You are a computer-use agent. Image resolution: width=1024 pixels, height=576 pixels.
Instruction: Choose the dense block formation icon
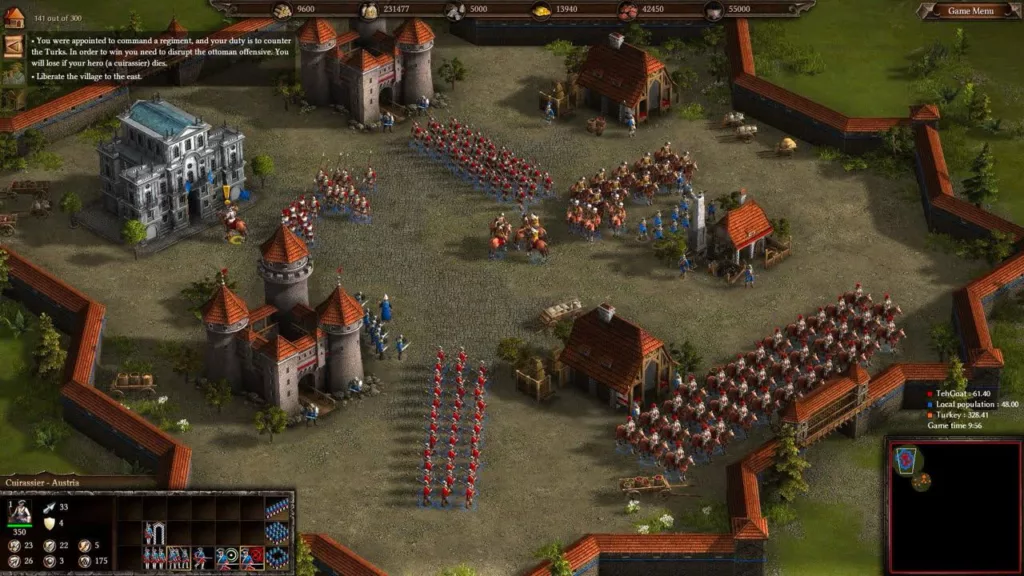tap(277, 533)
